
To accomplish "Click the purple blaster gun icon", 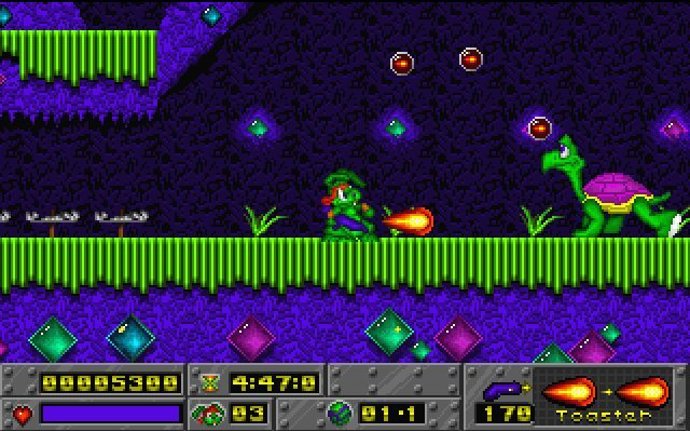I will click(502, 388).
